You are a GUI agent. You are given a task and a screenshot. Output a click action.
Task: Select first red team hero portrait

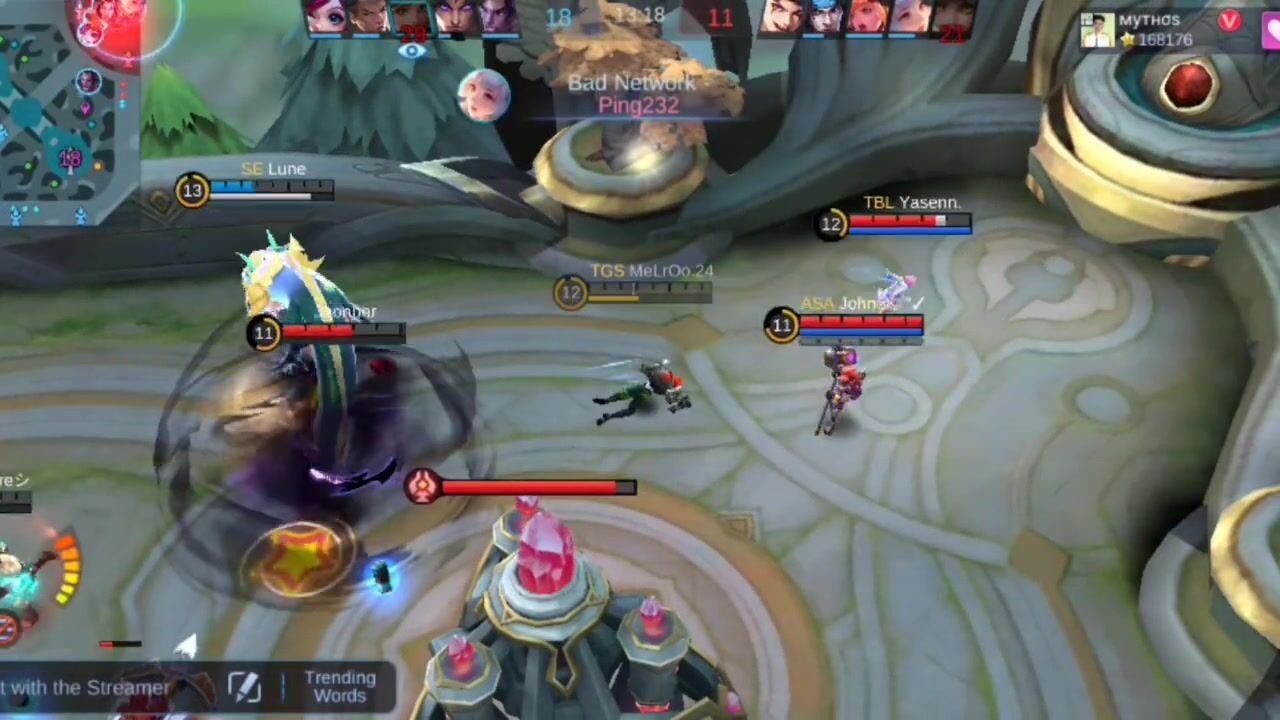point(783,17)
